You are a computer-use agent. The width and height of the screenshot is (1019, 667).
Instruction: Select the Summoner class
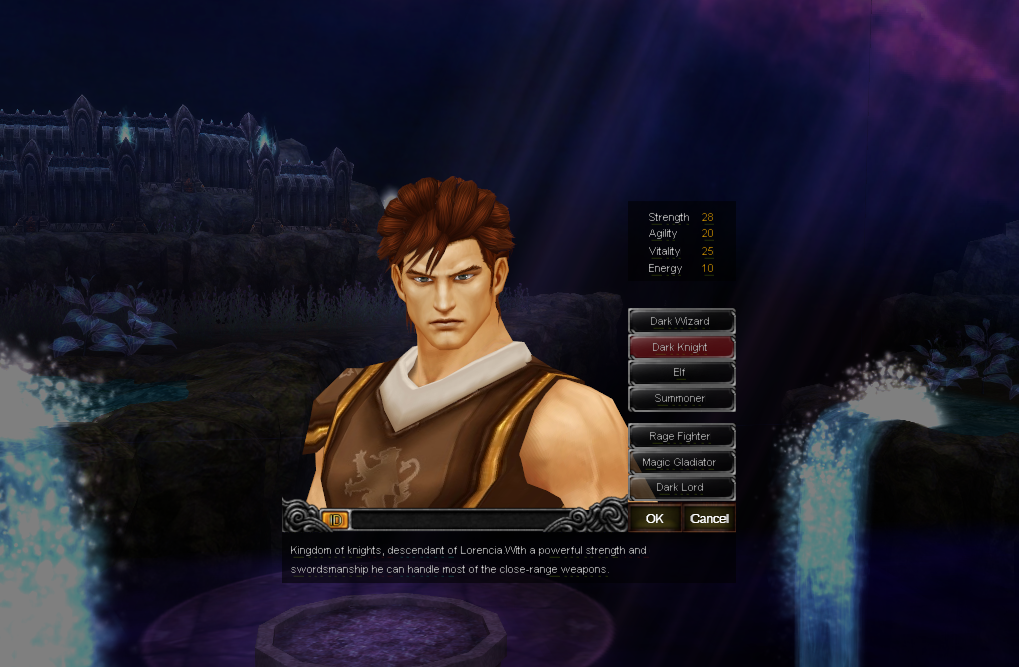[x=681, y=398]
